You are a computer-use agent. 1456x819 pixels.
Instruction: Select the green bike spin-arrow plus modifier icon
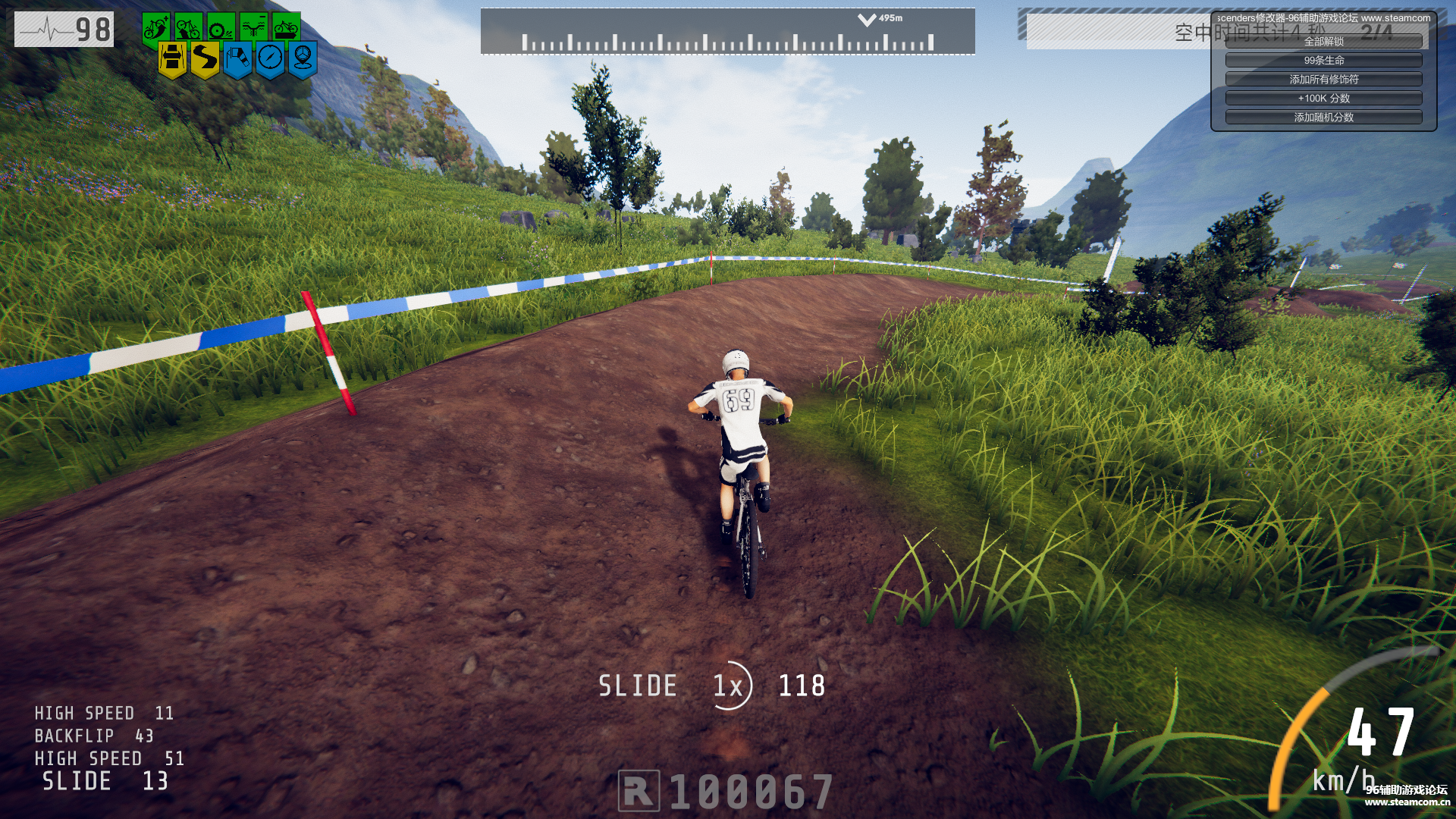pos(156,28)
